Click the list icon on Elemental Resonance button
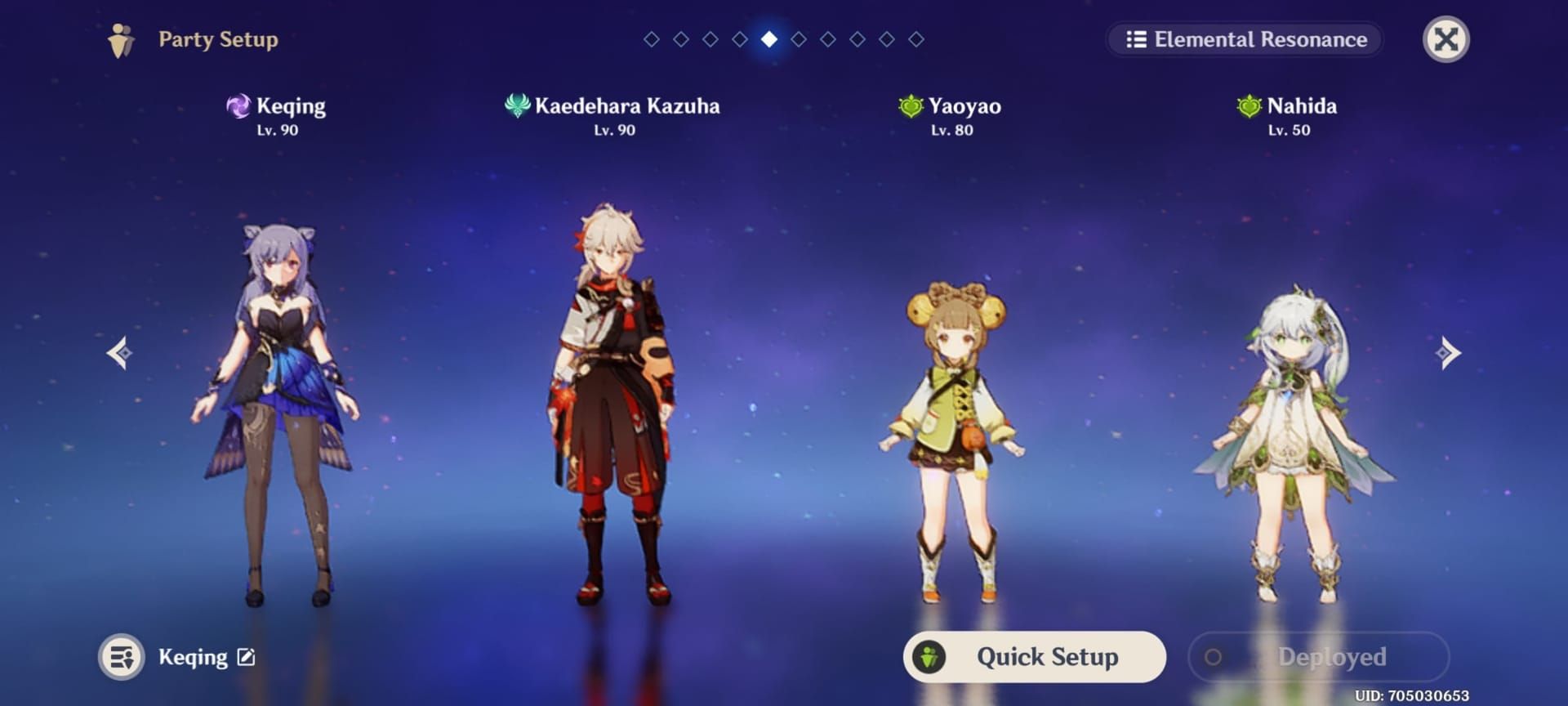Viewport: 1568px width, 706px height. coord(1137,39)
